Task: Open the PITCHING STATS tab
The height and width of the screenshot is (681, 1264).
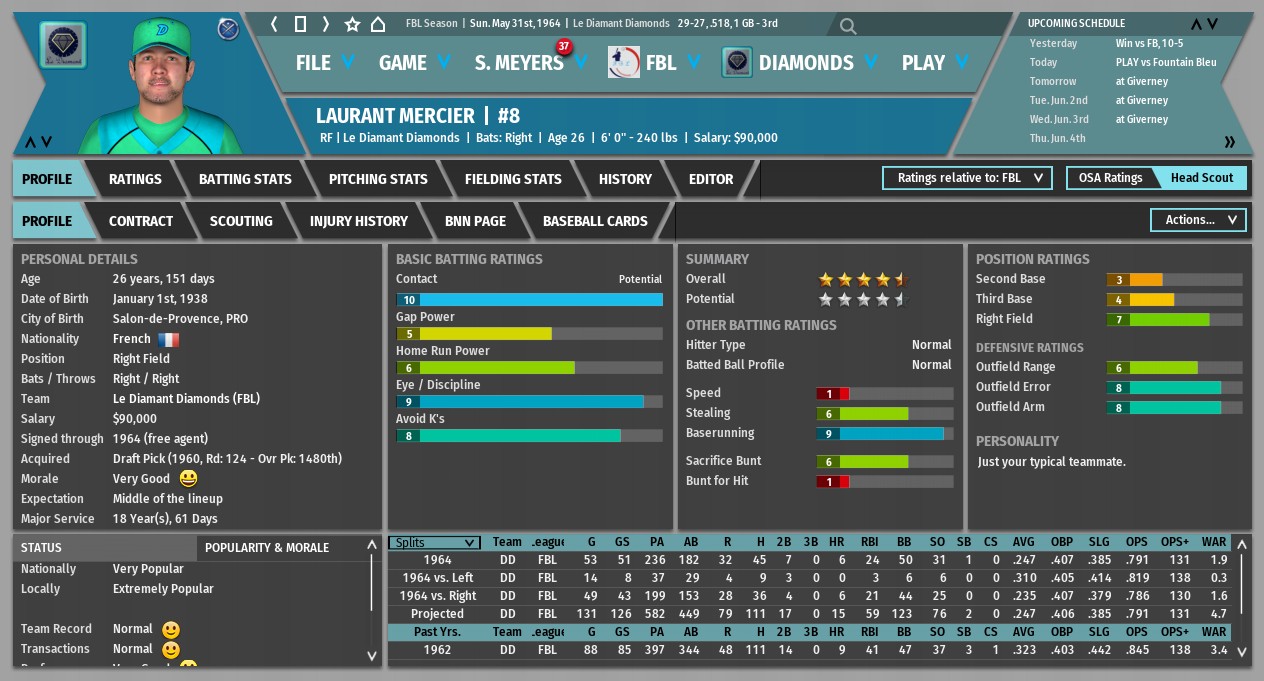Action: 378,179
